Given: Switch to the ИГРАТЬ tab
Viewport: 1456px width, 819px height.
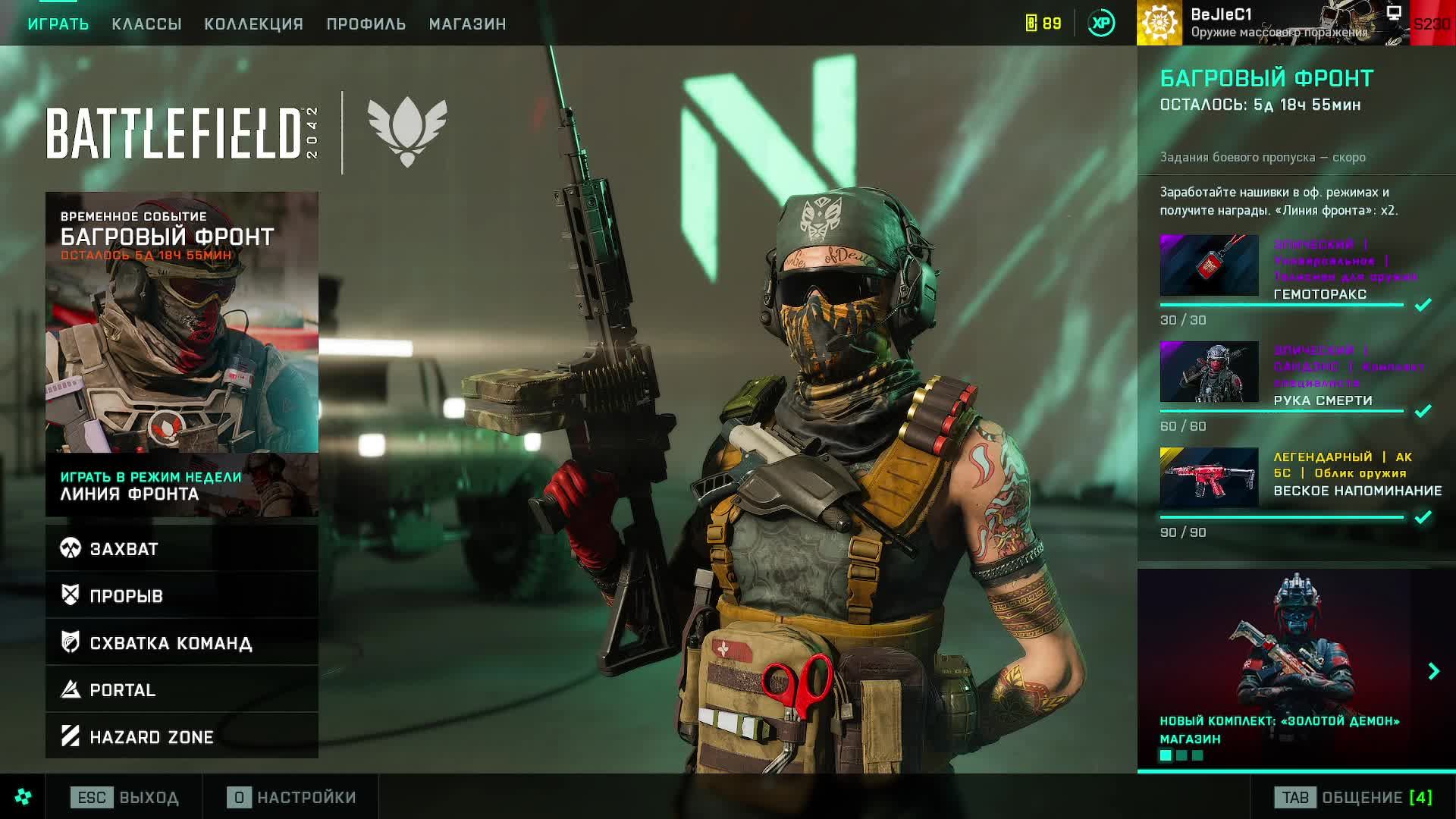Looking at the screenshot, I should (58, 24).
